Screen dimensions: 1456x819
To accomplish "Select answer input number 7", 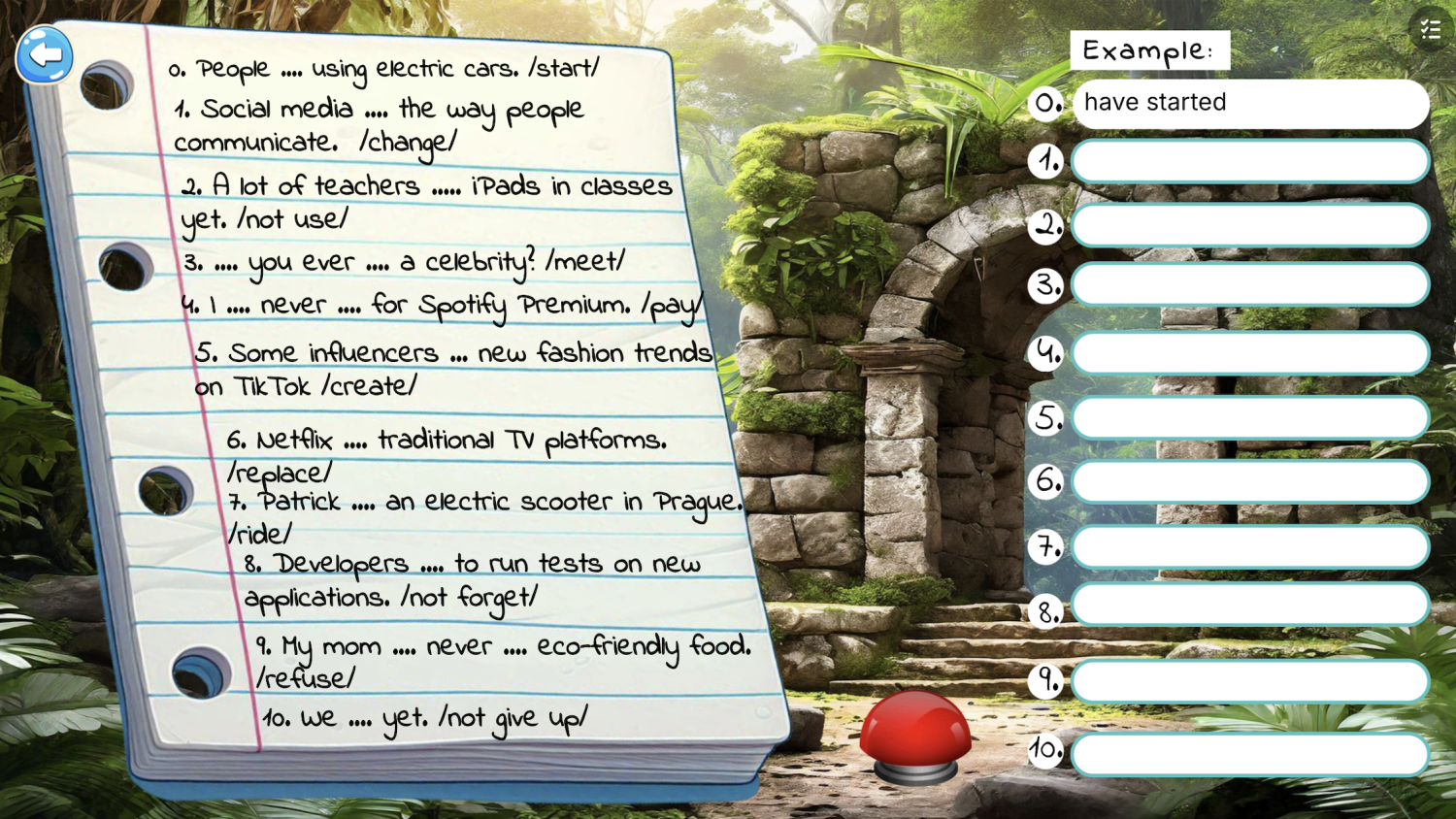I will click(1250, 547).
